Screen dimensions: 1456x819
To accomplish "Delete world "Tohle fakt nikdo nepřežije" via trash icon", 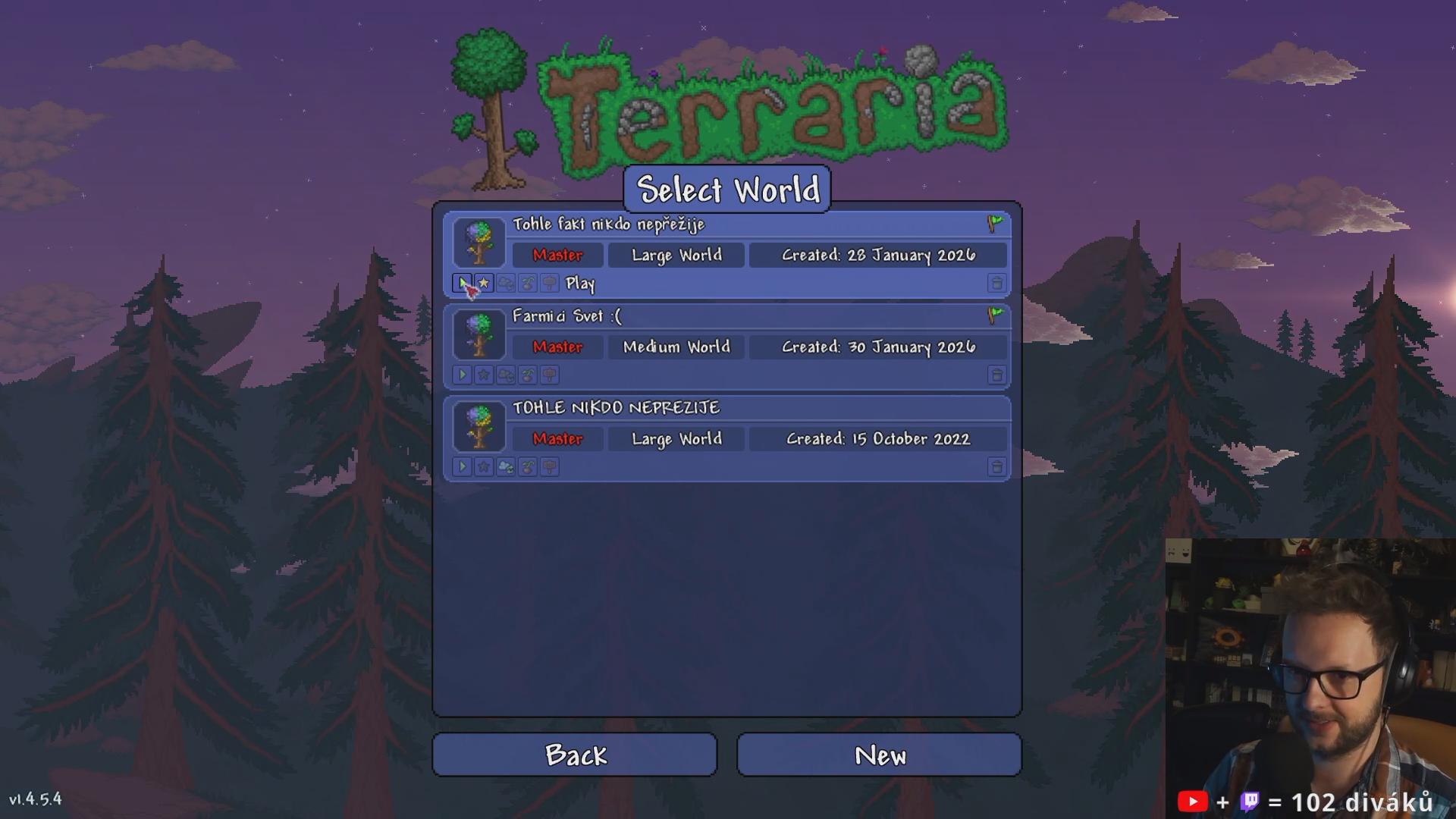I will [996, 284].
